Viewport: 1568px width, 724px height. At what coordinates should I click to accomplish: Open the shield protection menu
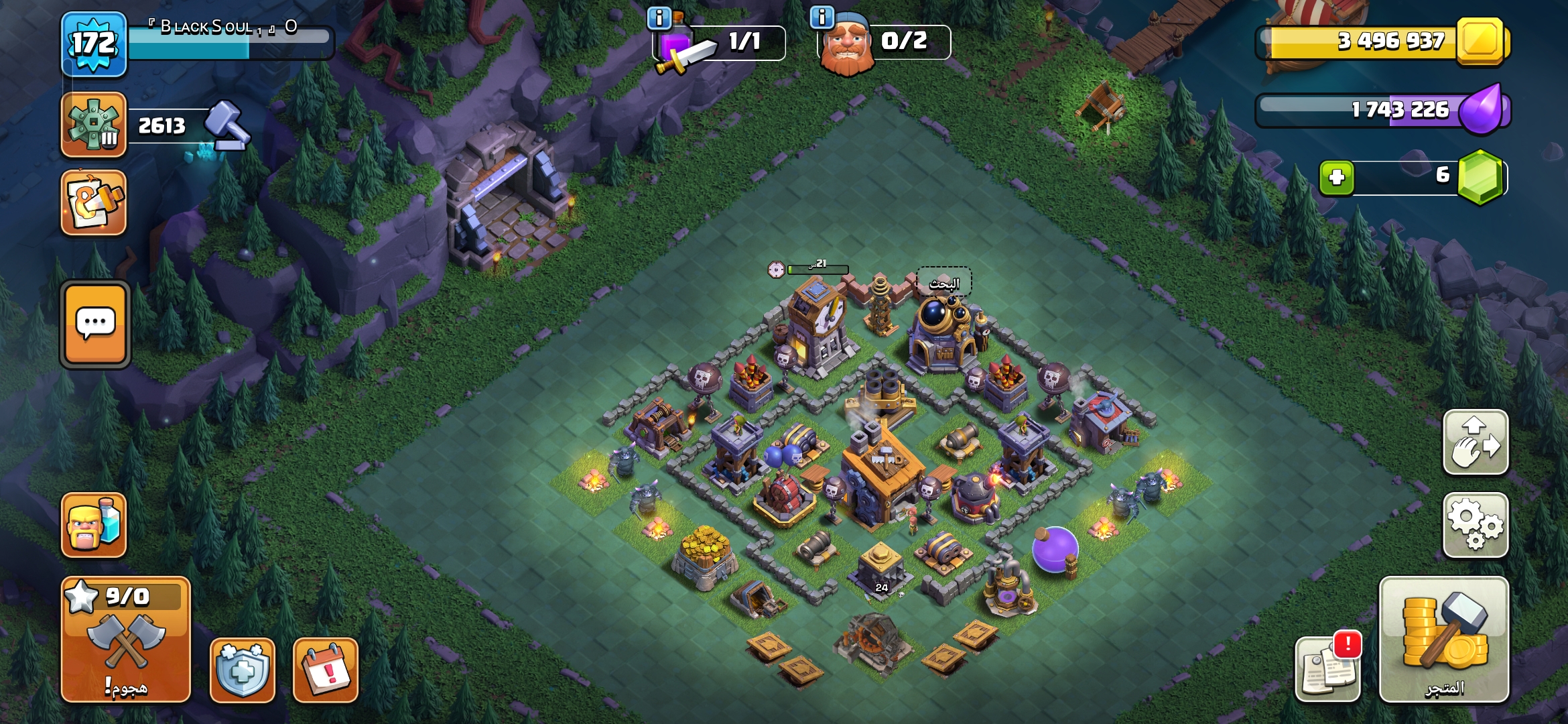242,670
